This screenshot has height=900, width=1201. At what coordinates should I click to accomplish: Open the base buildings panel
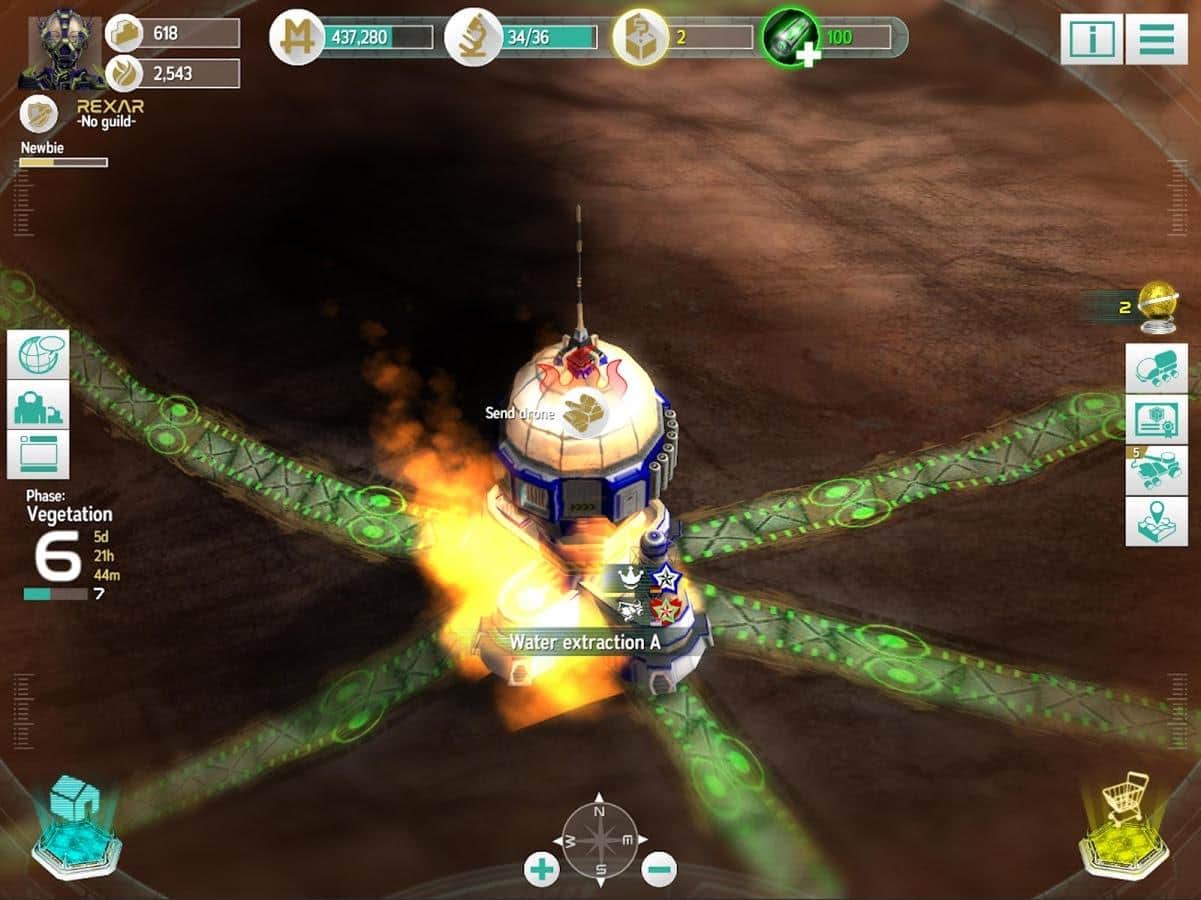(39, 404)
